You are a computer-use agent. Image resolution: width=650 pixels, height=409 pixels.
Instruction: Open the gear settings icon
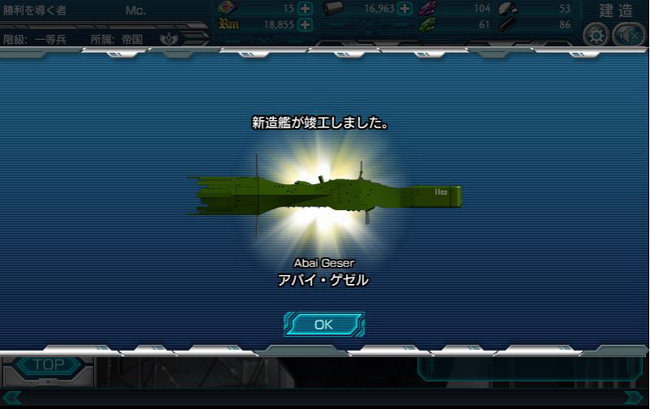[596, 34]
